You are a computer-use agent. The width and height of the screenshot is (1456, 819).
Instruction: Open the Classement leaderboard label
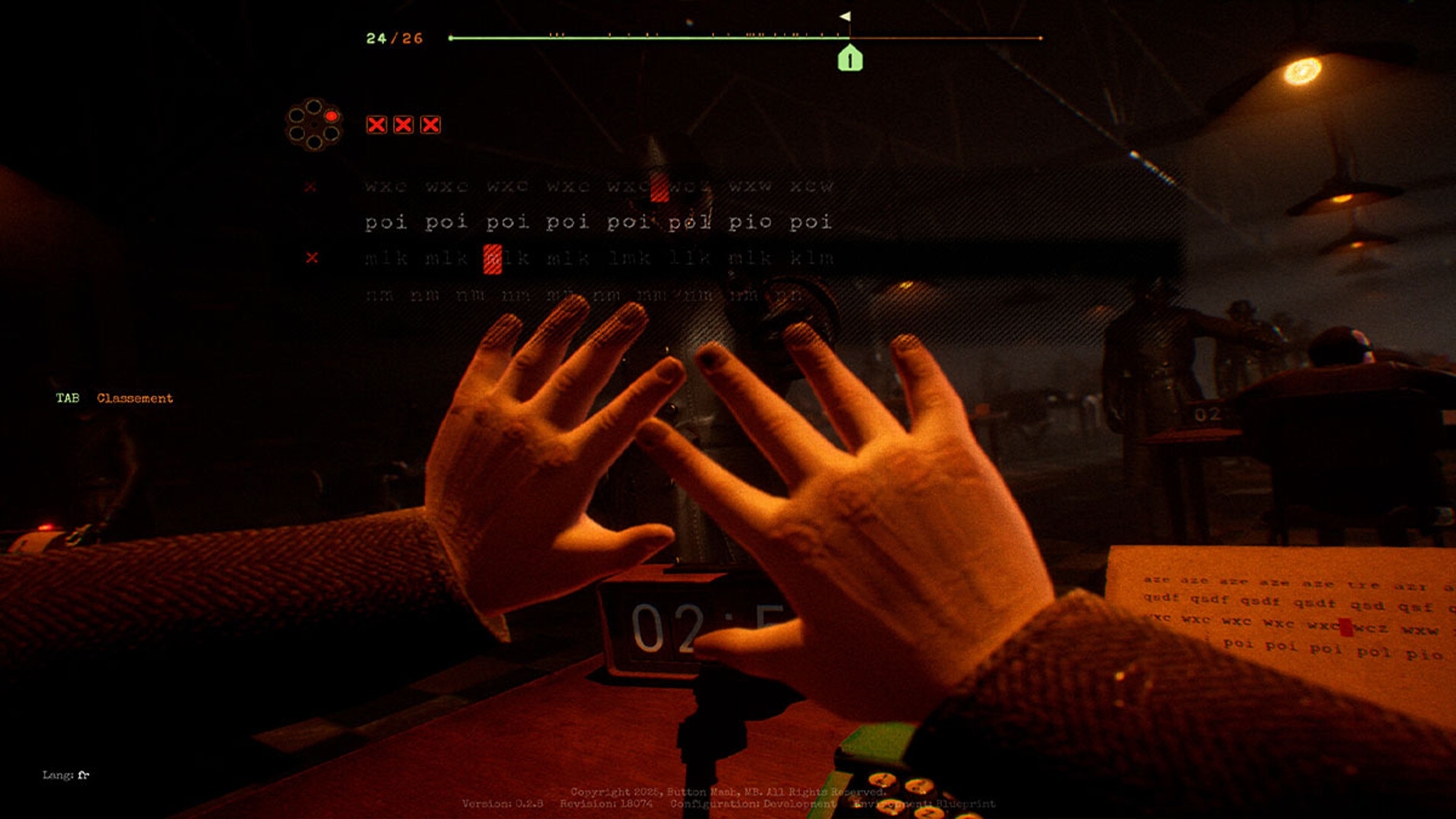pos(135,399)
